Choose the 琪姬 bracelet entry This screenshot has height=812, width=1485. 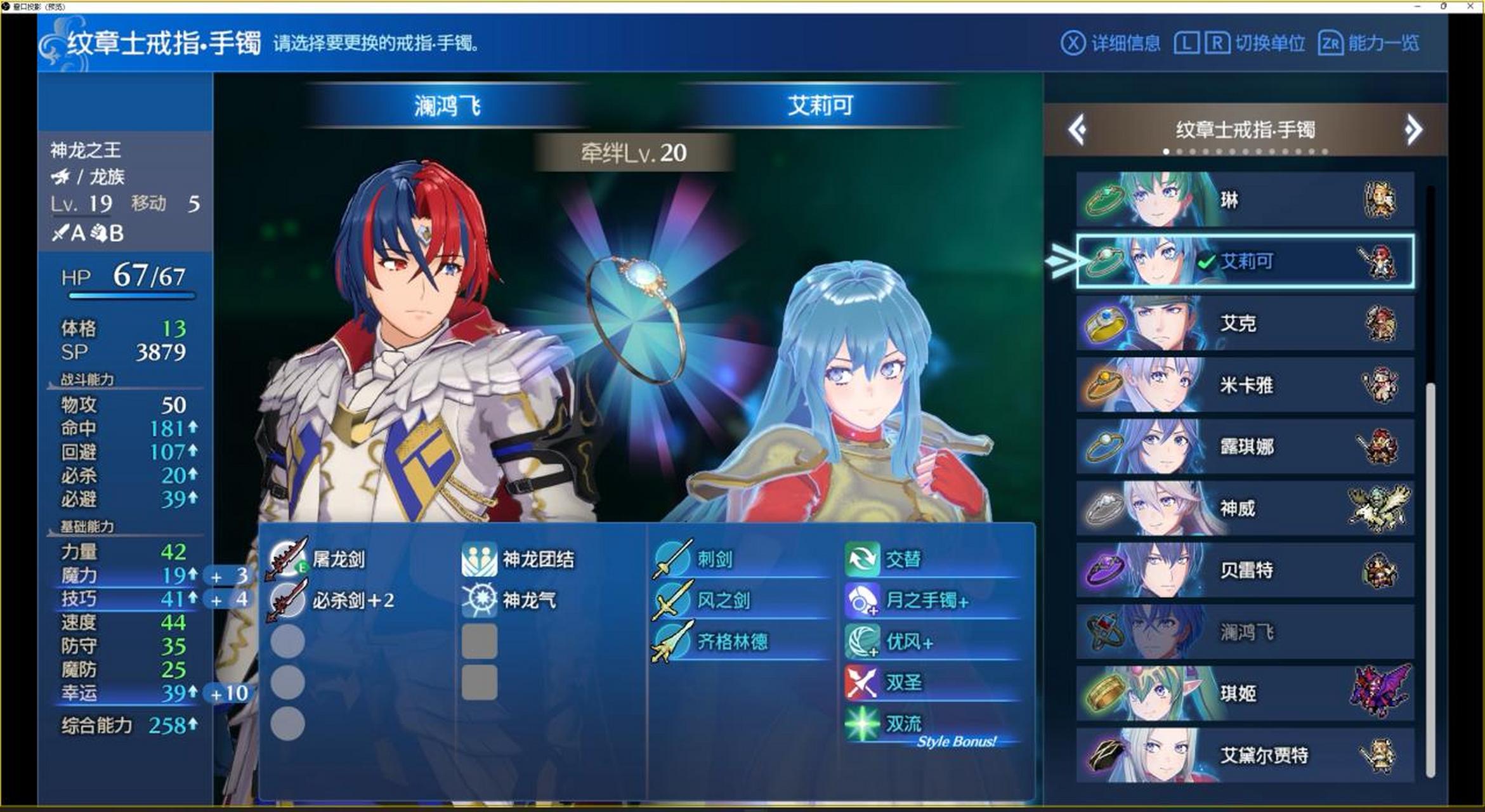1245,693
